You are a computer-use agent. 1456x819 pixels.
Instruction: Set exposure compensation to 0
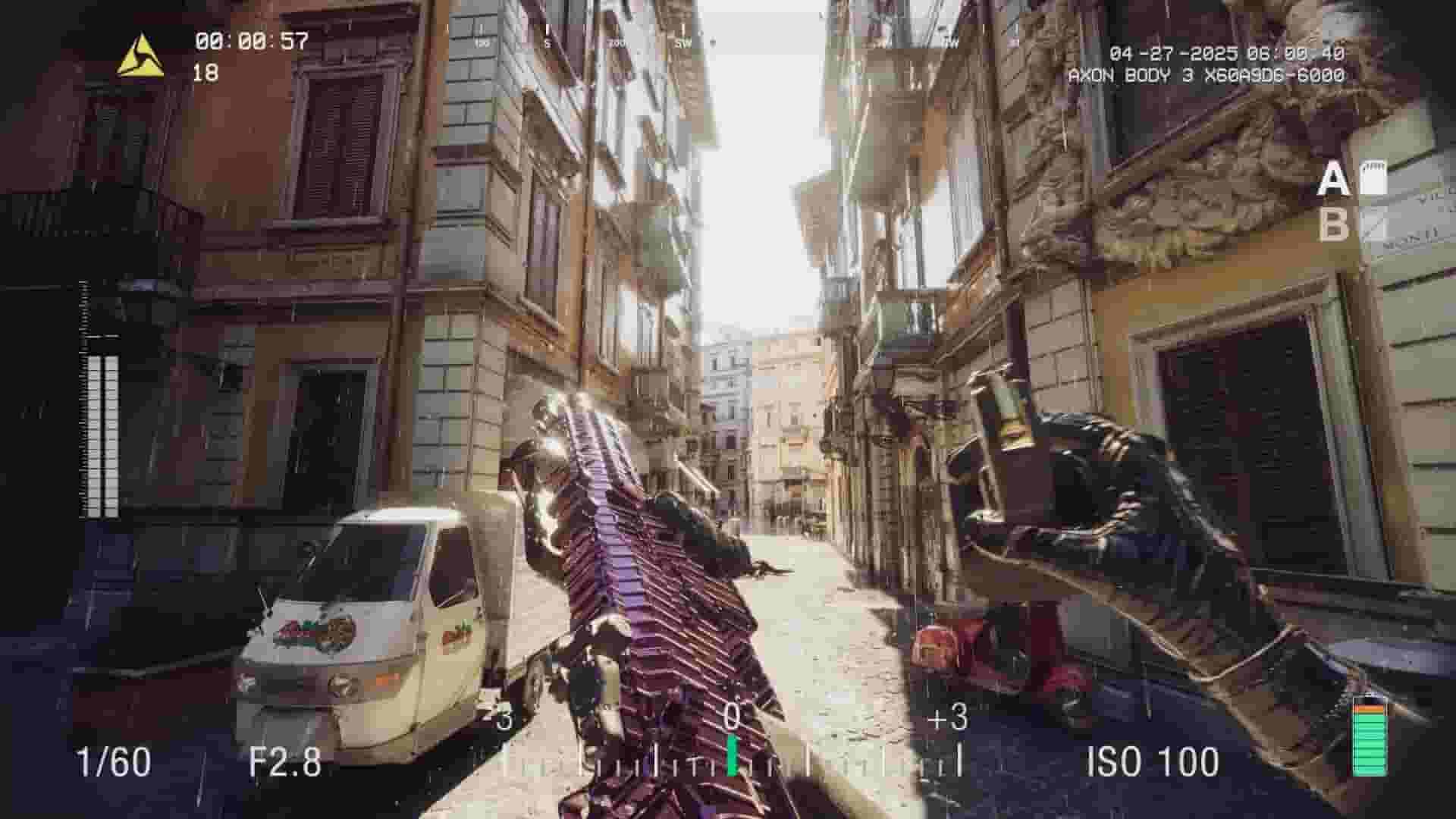pyautogui.click(x=730, y=716)
